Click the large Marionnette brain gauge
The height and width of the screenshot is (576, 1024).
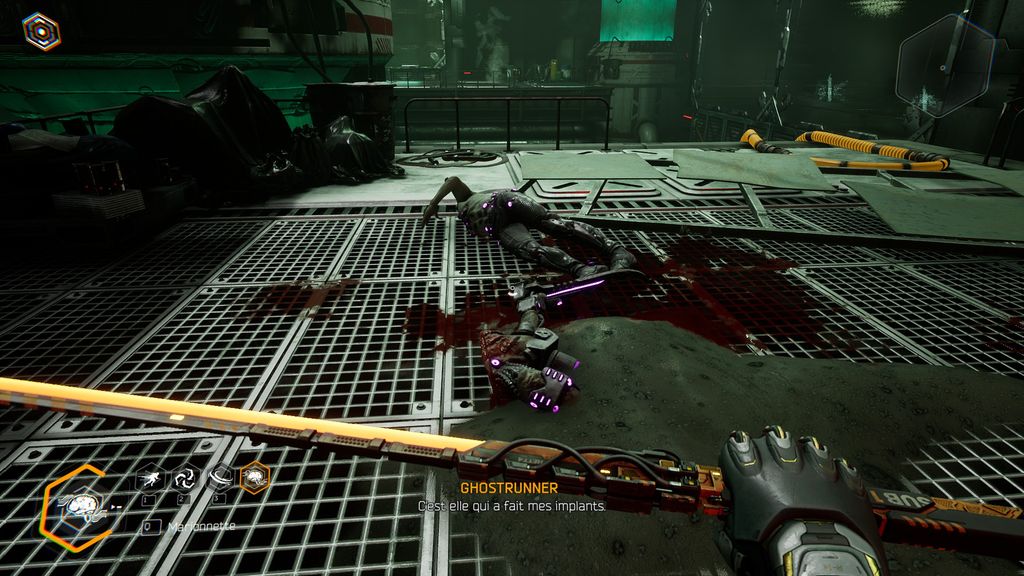80,505
